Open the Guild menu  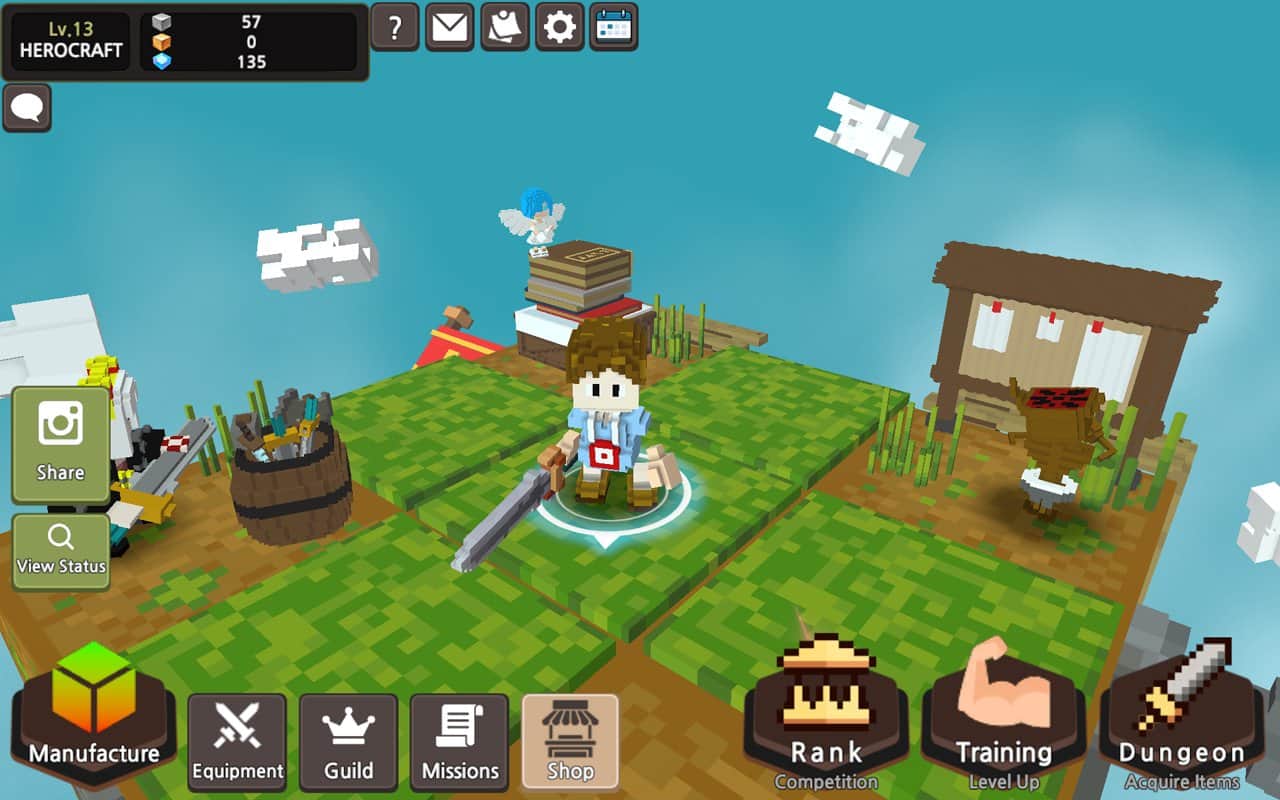tap(348, 742)
